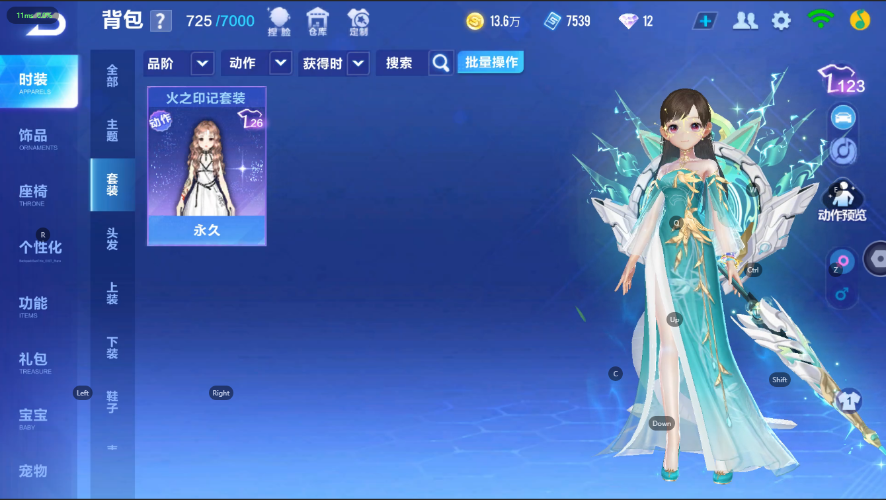The height and width of the screenshot is (500, 886).
Task: Open the backpack help question mark
Action: coord(160,21)
